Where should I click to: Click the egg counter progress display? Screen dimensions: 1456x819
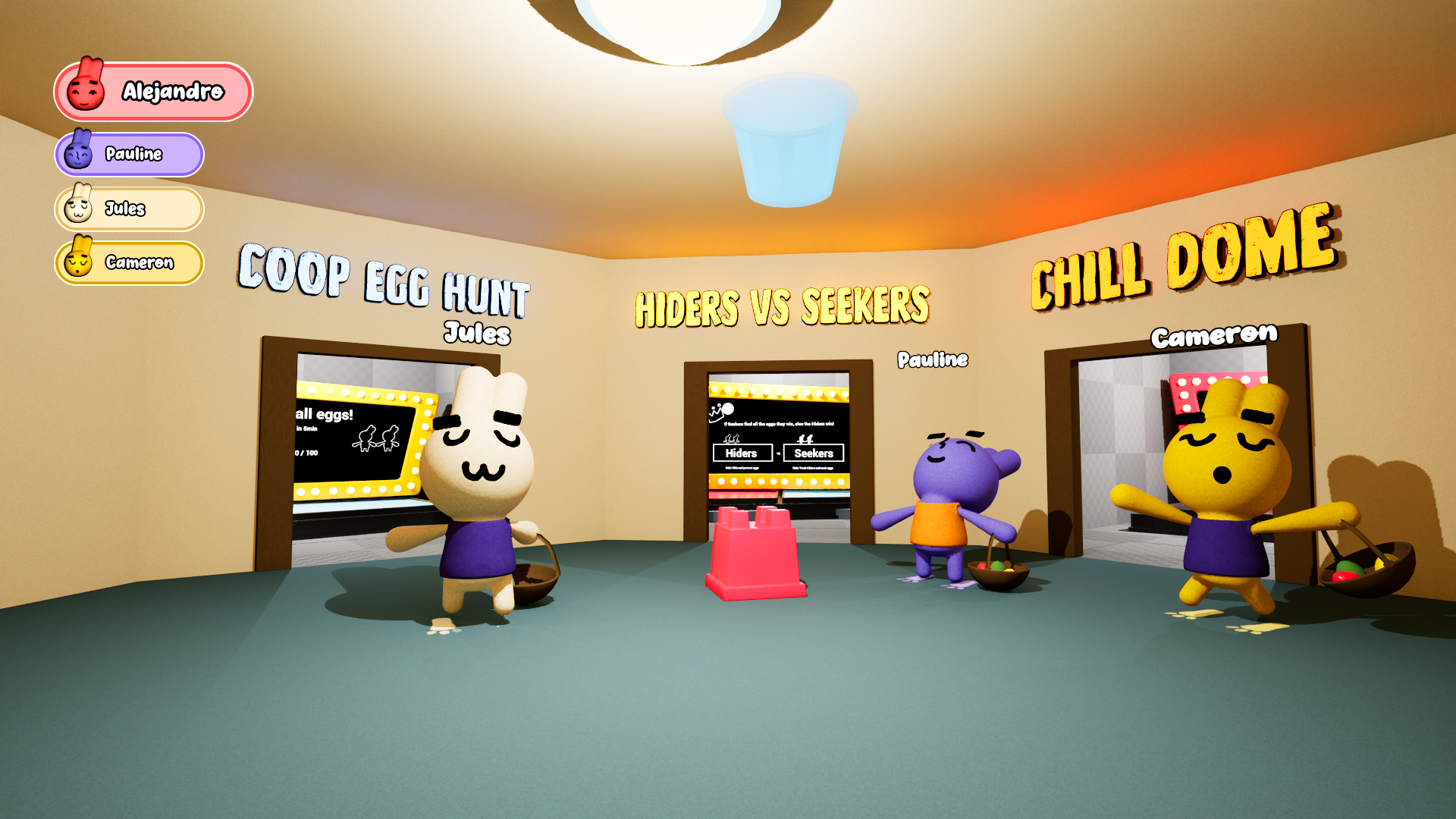306,453
